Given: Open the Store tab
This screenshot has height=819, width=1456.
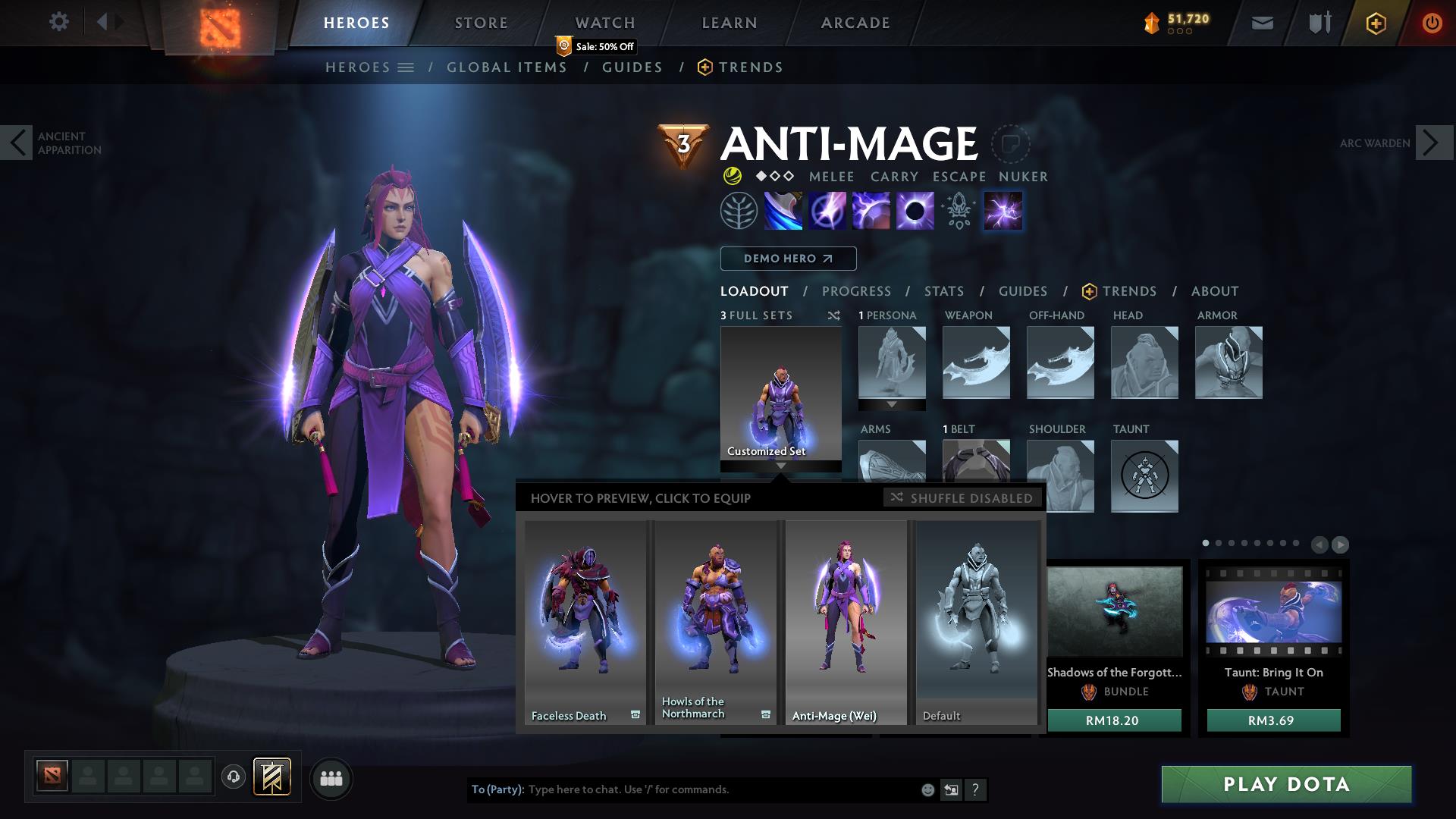Looking at the screenshot, I should click(481, 23).
